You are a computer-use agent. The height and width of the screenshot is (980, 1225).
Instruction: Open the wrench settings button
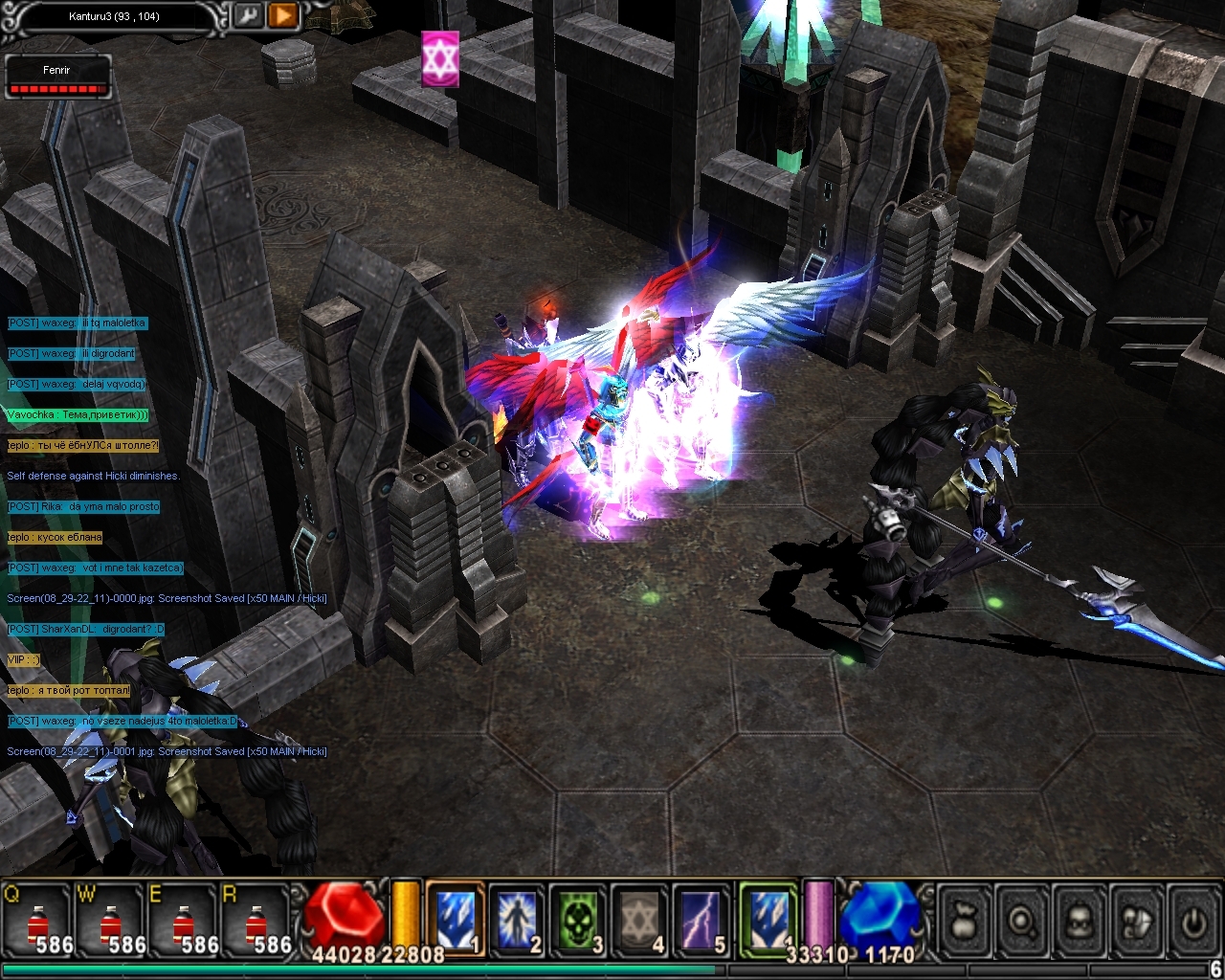(x=248, y=16)
